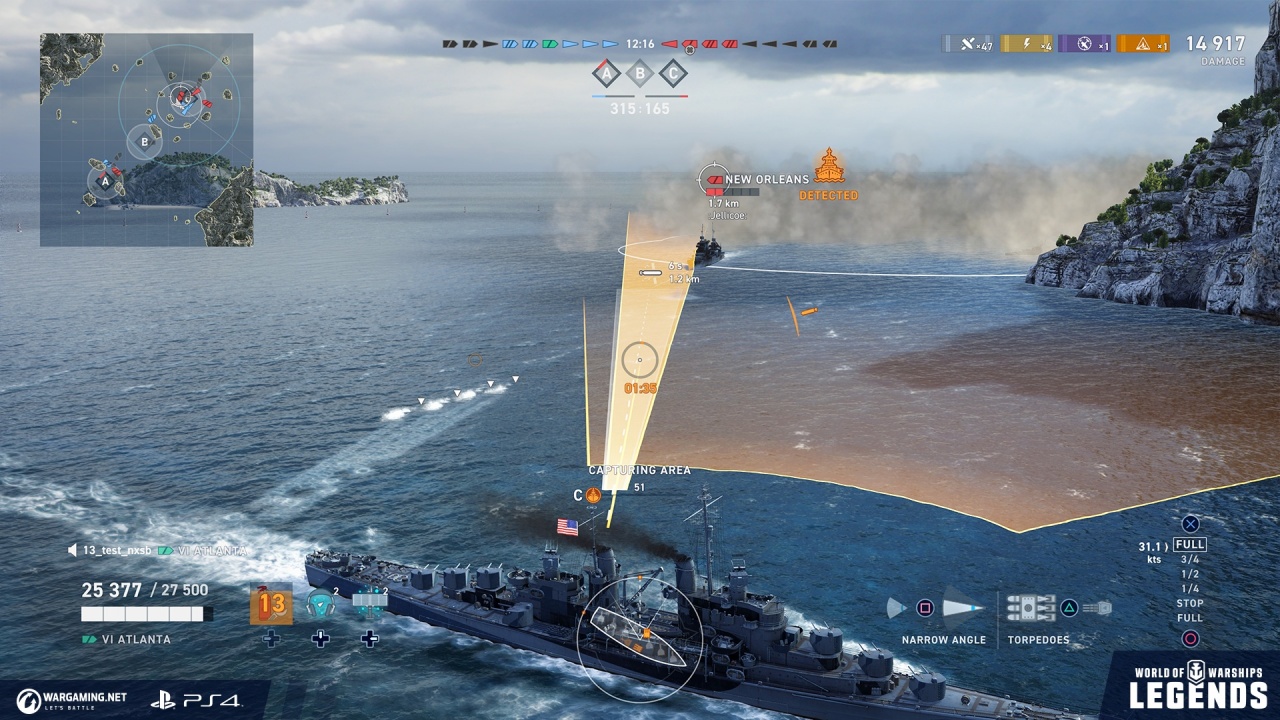This screenshot has width=1280, height=720.
Task: Set engine throttle to 3/4
Action: point(1190,560)
